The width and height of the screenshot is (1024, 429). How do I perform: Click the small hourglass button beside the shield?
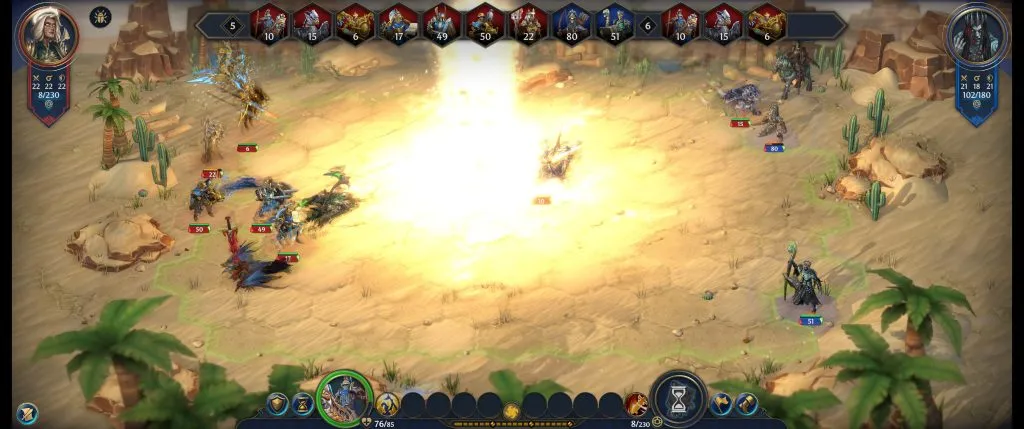coord(302,404)
